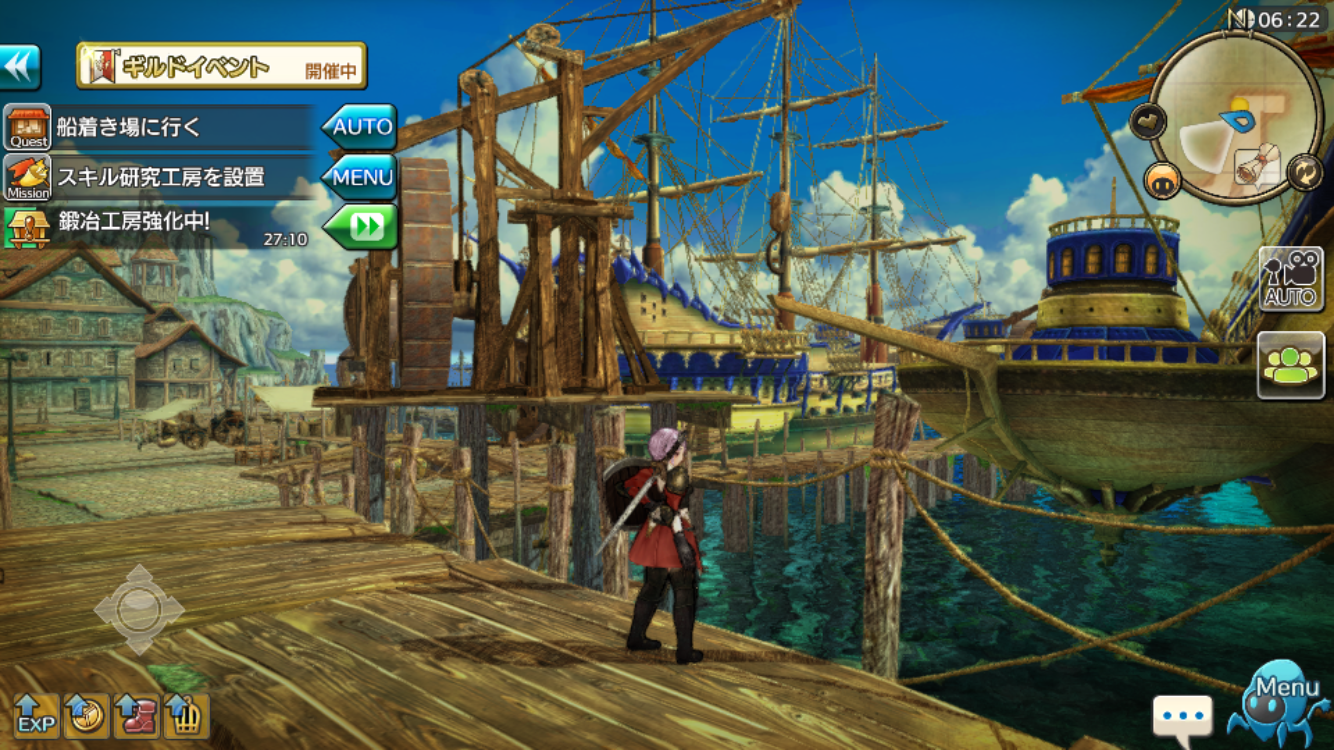Select the 船着き場に行く quest entry

(160, 128)
